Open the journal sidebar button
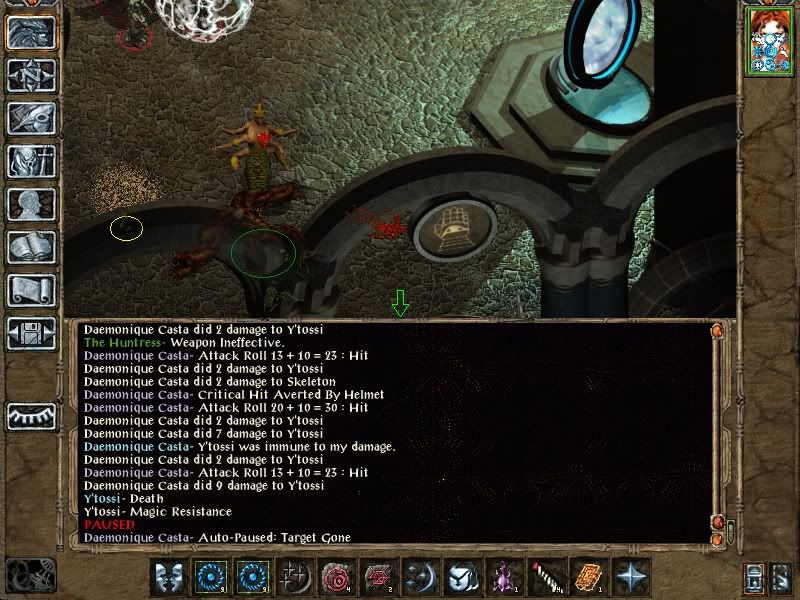The height and width of the screenshot is (600, 800). point(31,119)
